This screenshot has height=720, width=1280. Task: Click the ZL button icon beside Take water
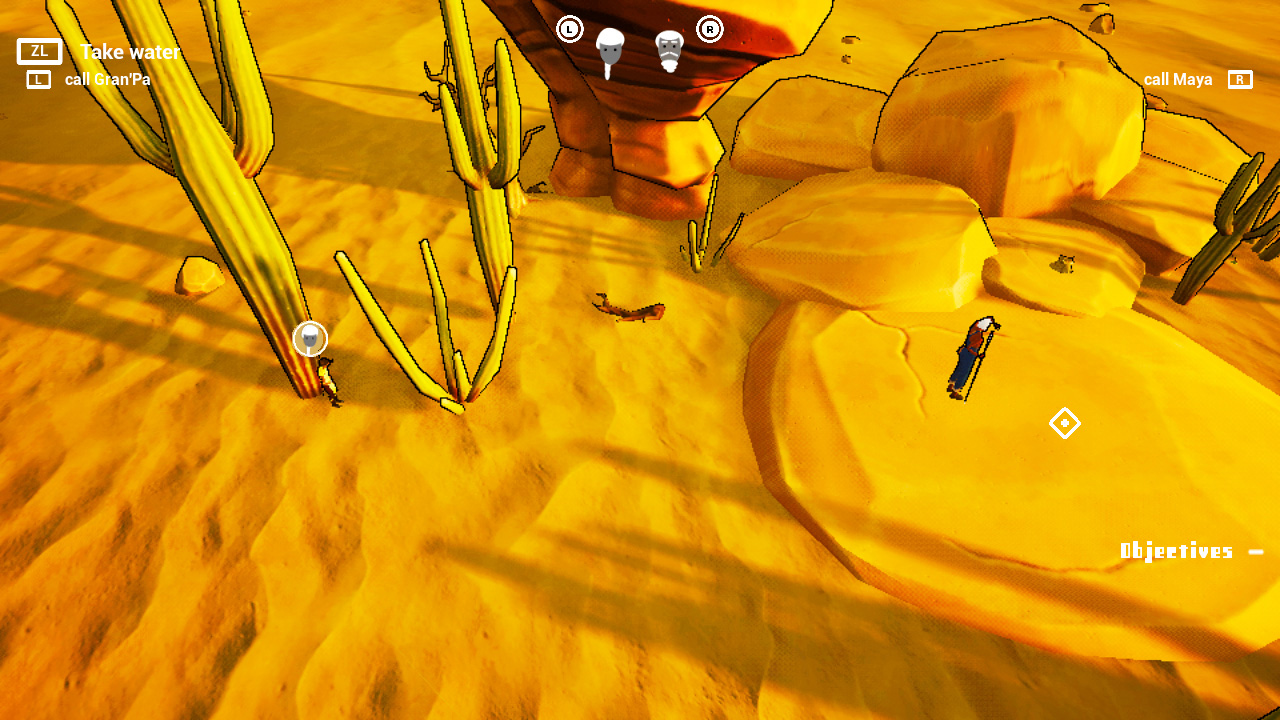(x=38, y=51)
